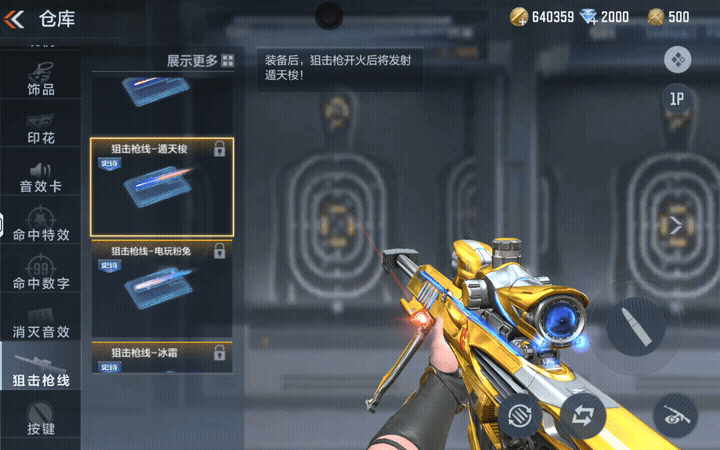This screenshot has width=720, height=450.
Task: Toggle the crossed-out eye hide button
Action: pyautogui.click(x=675, y=413)
